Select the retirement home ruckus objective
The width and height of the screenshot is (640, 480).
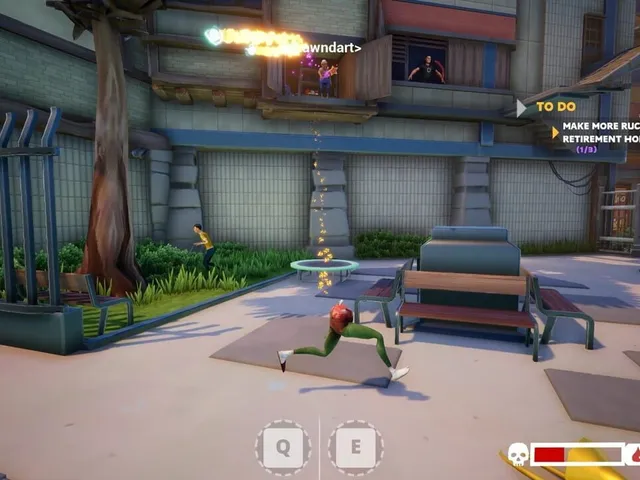click(x=599, y=133)
